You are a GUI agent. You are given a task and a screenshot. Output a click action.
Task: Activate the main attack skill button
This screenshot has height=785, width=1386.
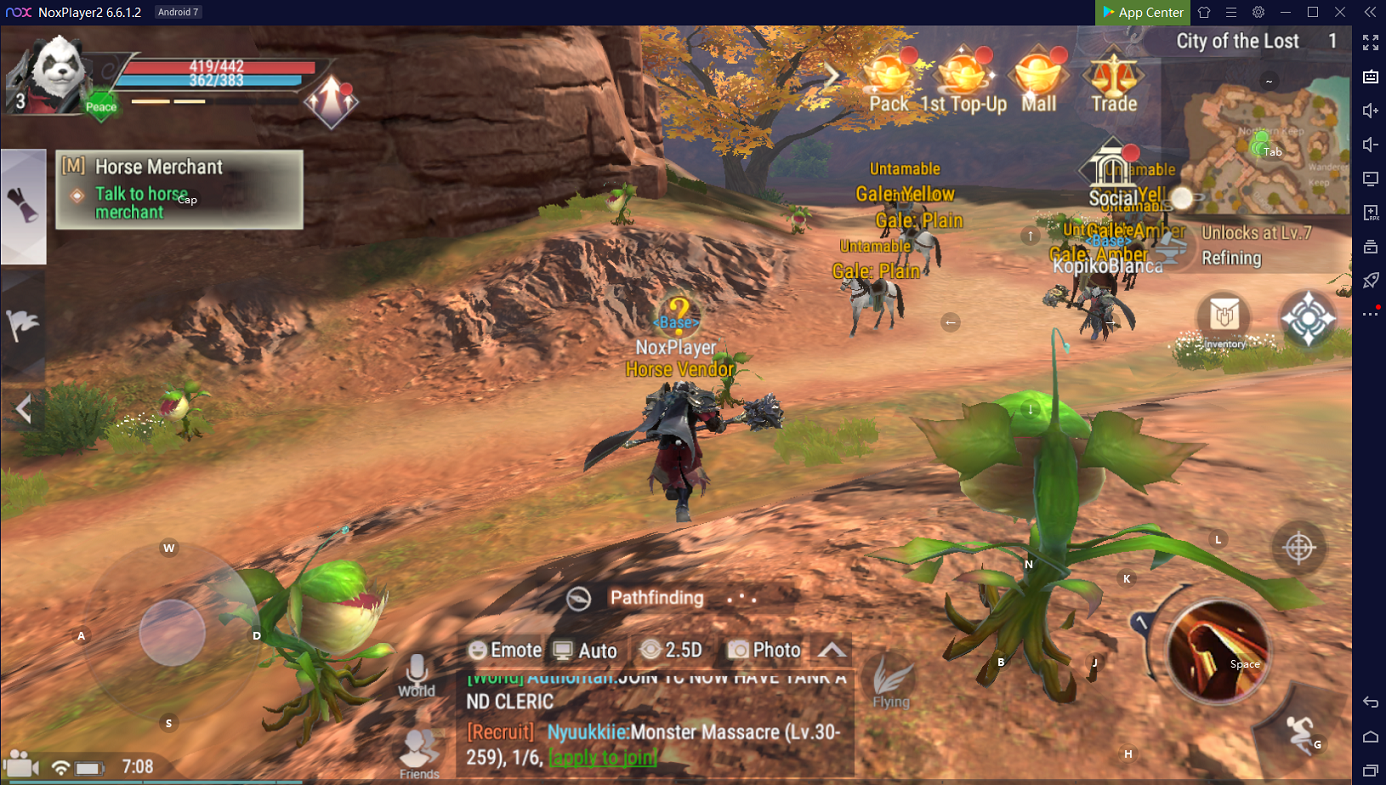1217,650
